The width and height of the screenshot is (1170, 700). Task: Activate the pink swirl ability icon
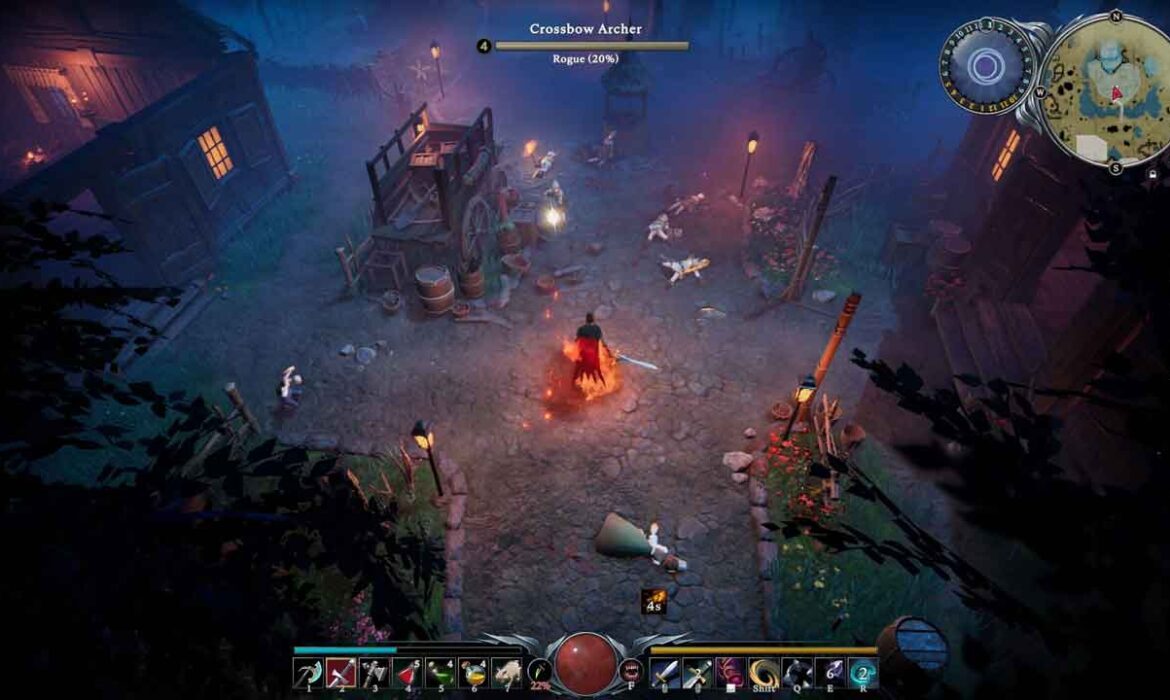(731, 672)
